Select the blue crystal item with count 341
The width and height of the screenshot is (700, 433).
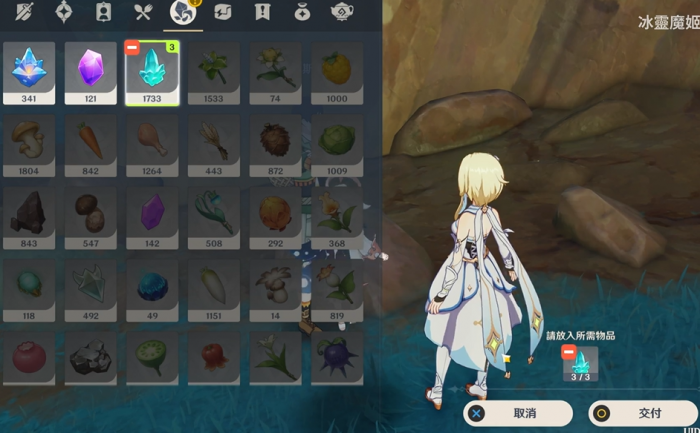coord(29,72)
